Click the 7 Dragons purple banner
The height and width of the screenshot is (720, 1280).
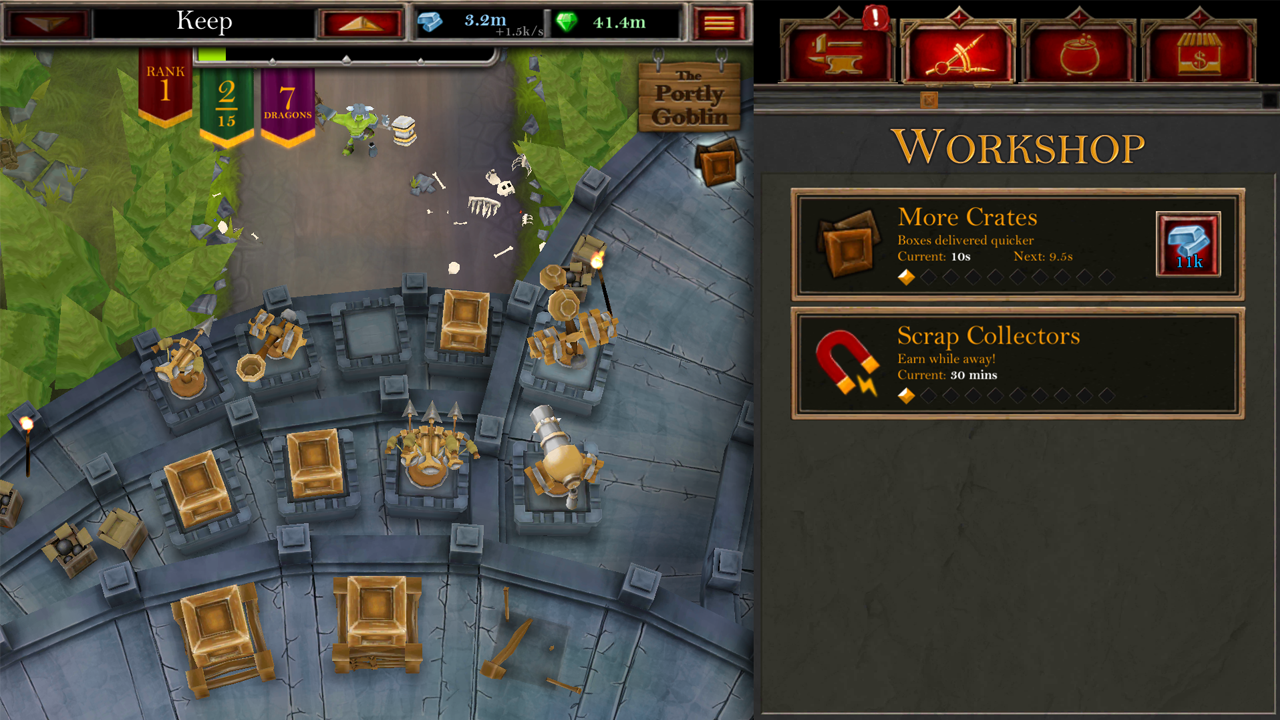(x=287, y=100)
